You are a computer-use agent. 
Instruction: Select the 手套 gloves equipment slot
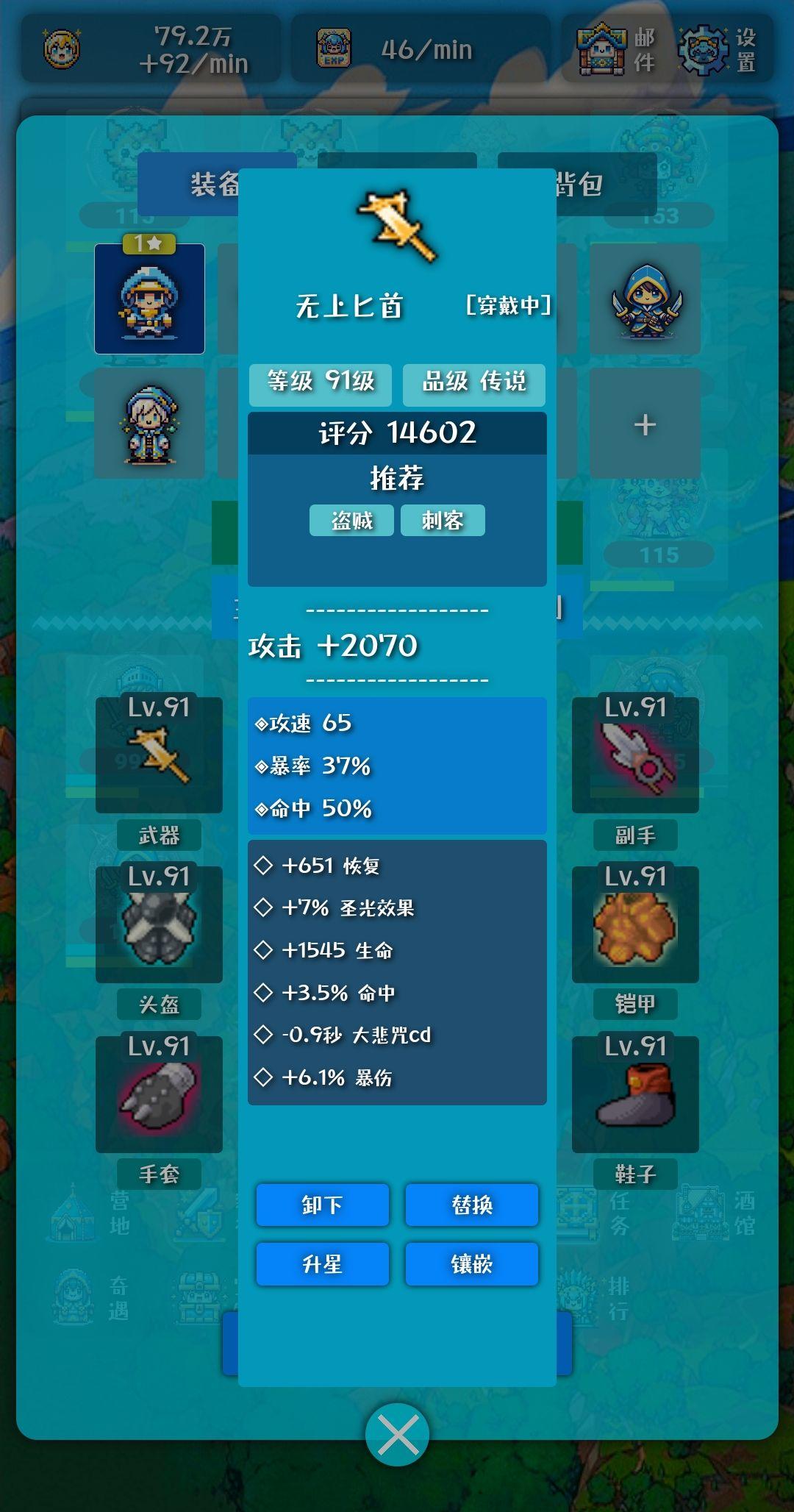tap(159, 1094)
